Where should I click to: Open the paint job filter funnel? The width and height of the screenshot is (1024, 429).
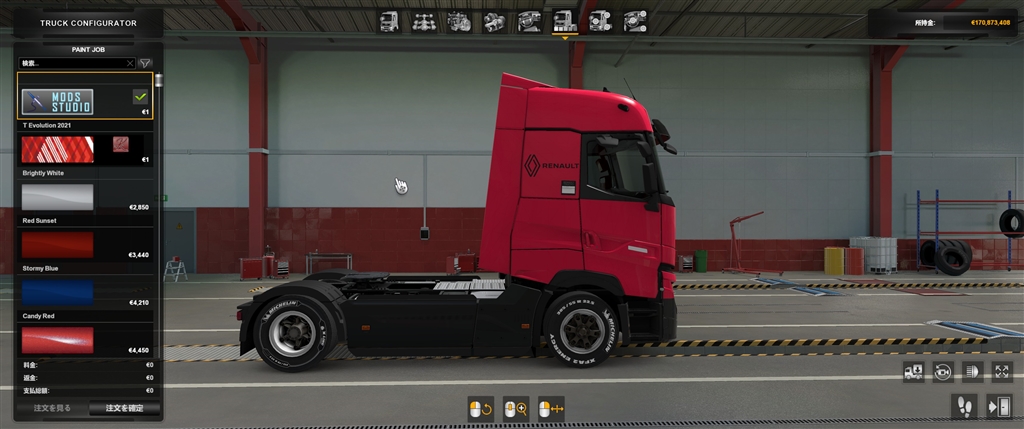pyautogui.click(x=145, y=63)
